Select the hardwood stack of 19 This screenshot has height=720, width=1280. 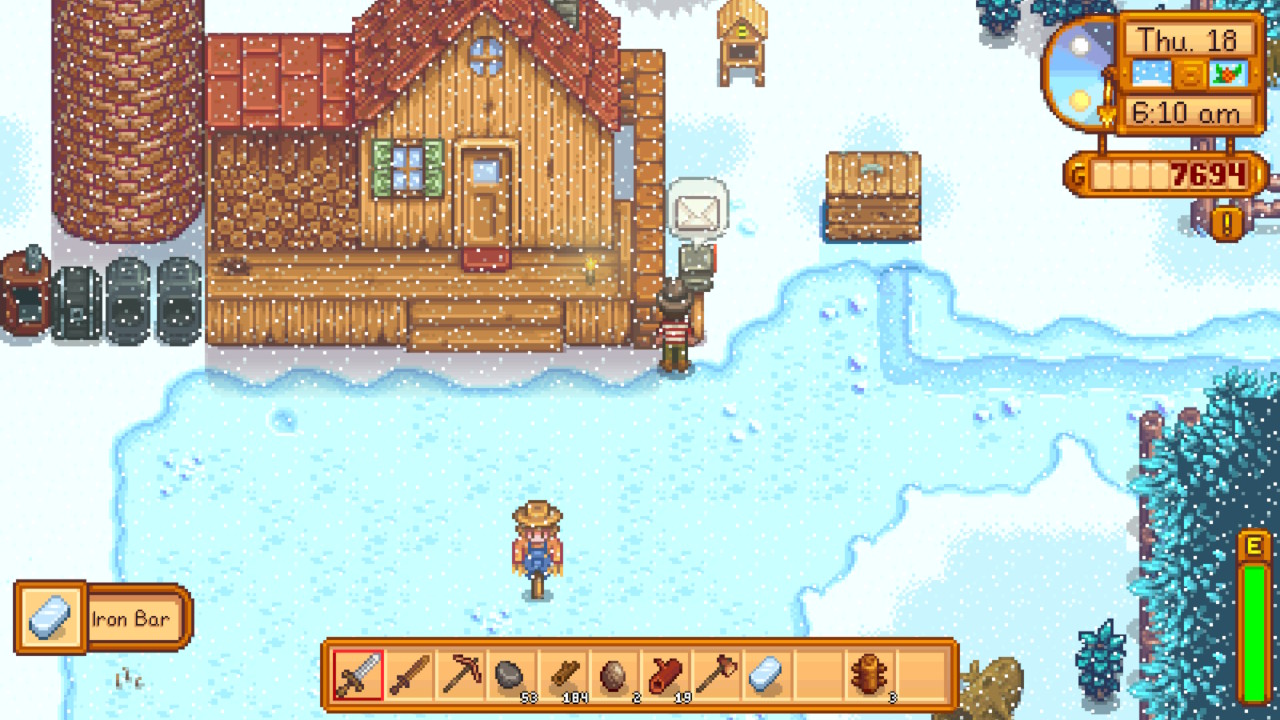pyautogui.click(x=666, y=675)
